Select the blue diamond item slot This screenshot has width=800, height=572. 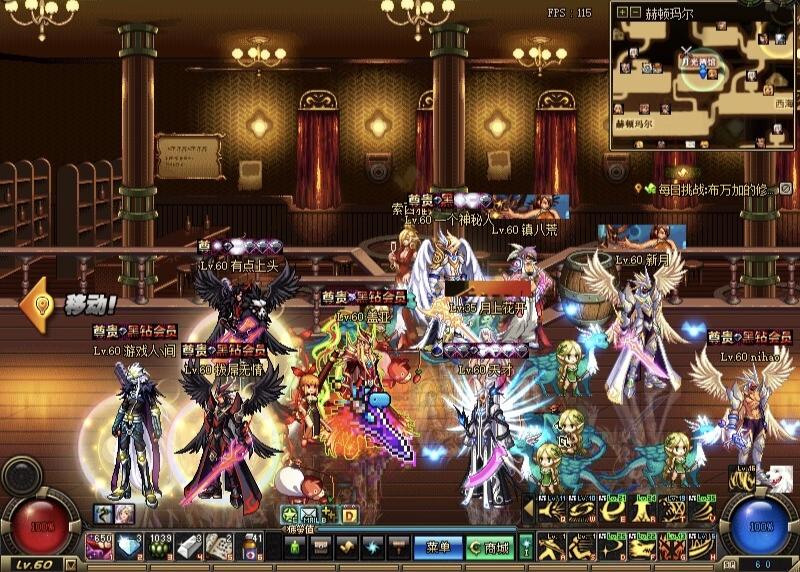point(130,546)
